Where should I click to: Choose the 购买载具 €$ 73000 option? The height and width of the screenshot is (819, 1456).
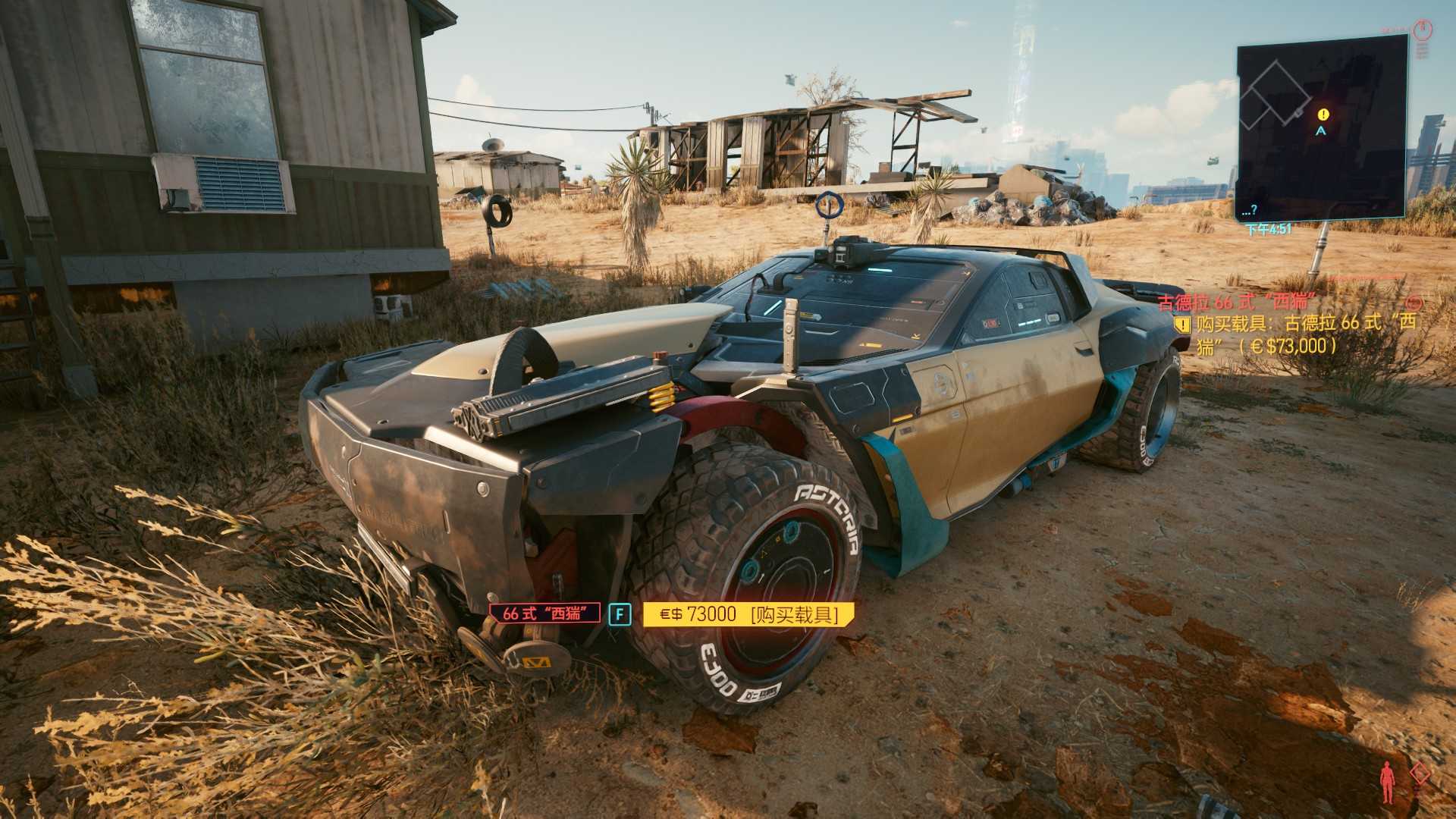tap(748, 614)
